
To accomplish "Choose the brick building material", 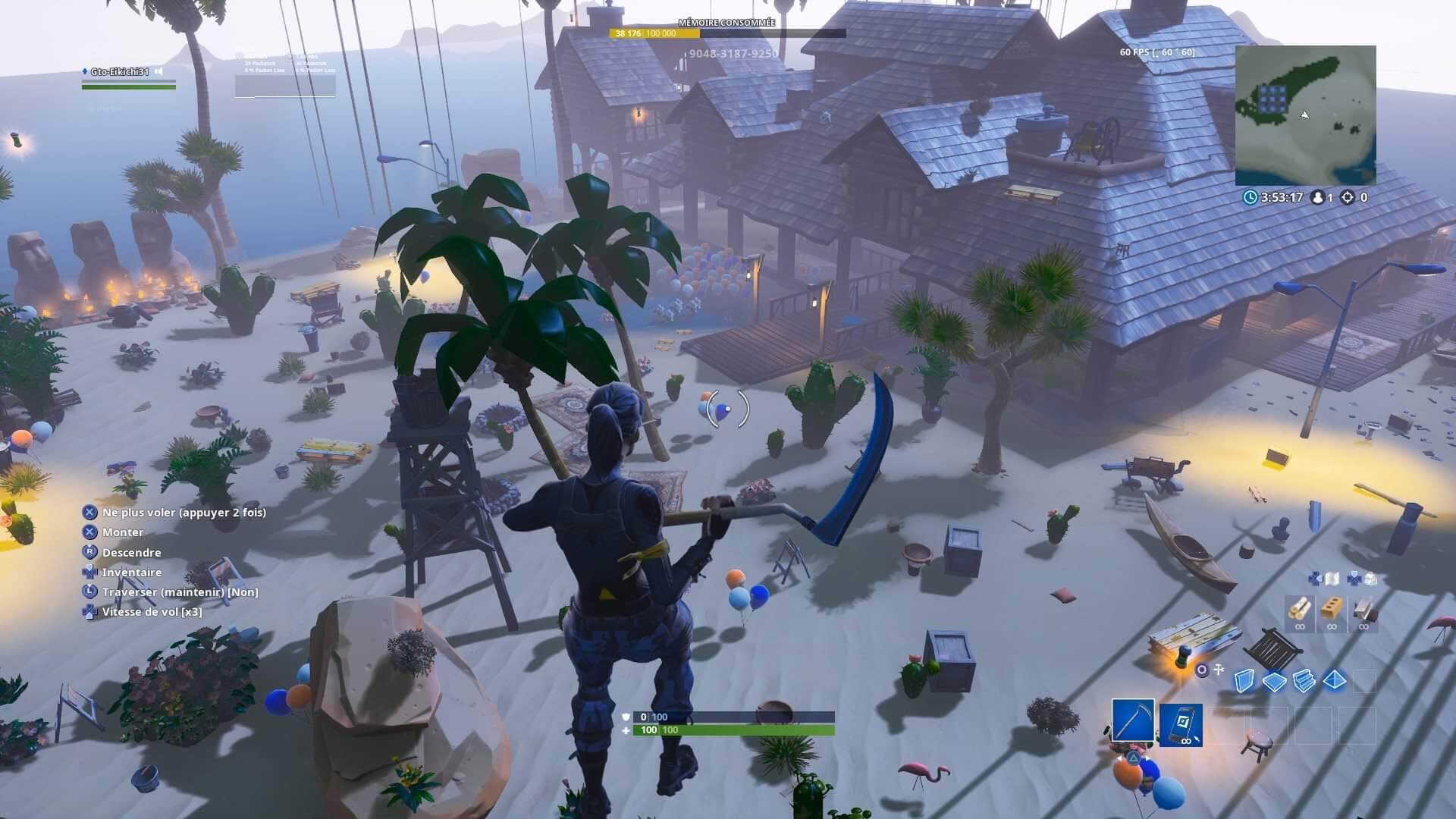I will pyautogui.click(x=1332, y=609).
